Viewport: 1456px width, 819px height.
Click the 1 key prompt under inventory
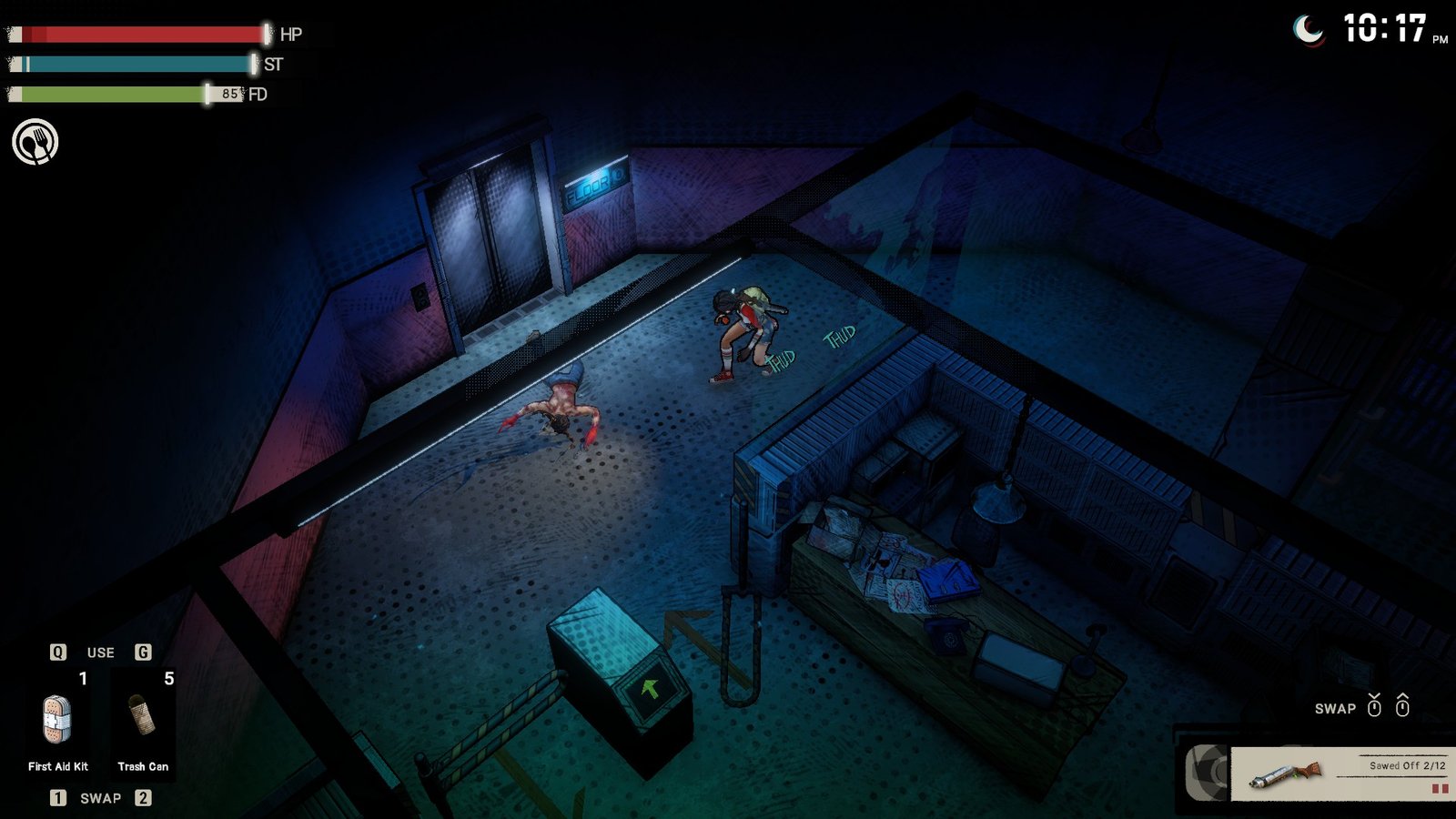click(x=59, y=797)
